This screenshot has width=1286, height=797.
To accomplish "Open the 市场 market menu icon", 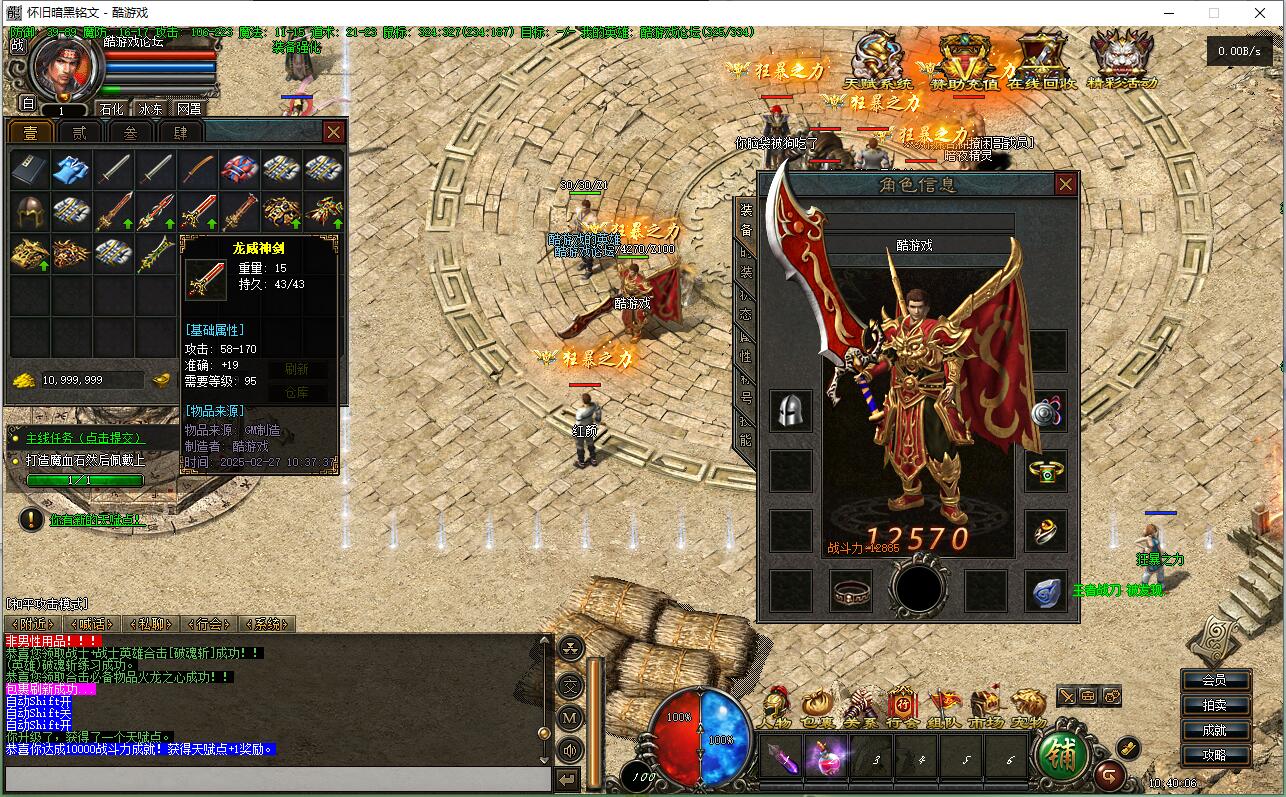I will [x=986, y=707].
